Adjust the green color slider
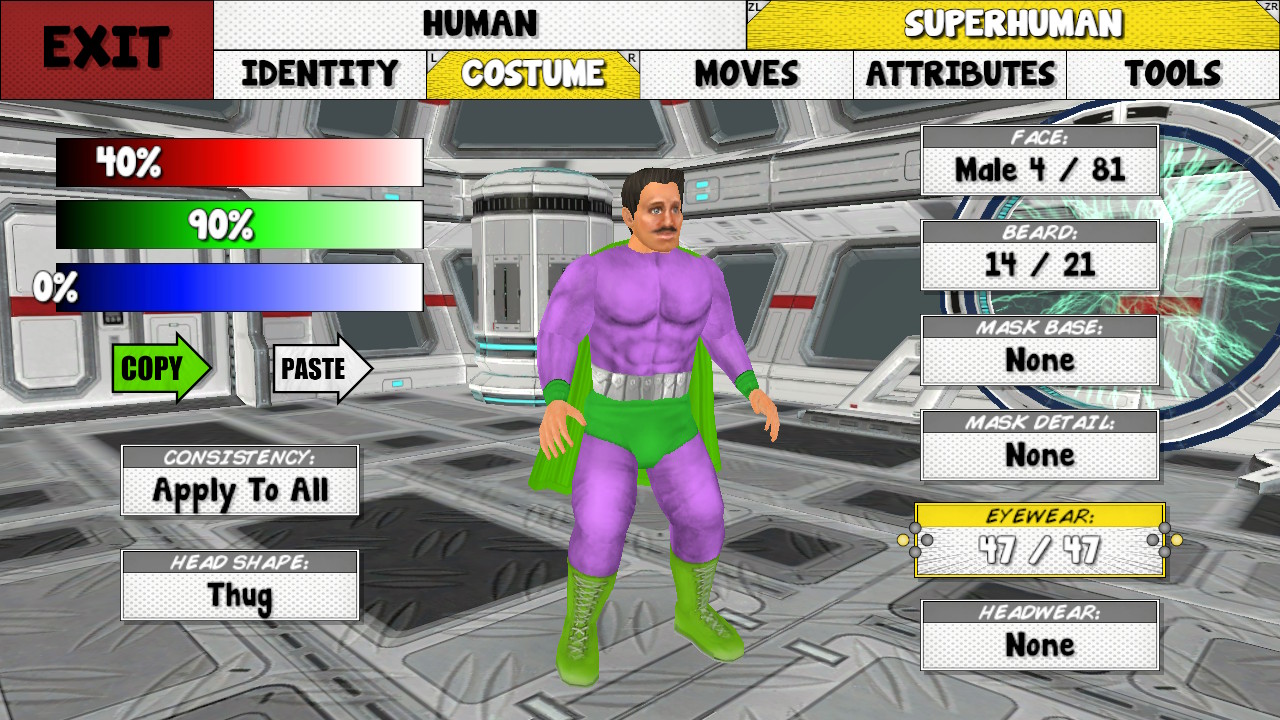 tap(240, 224)
